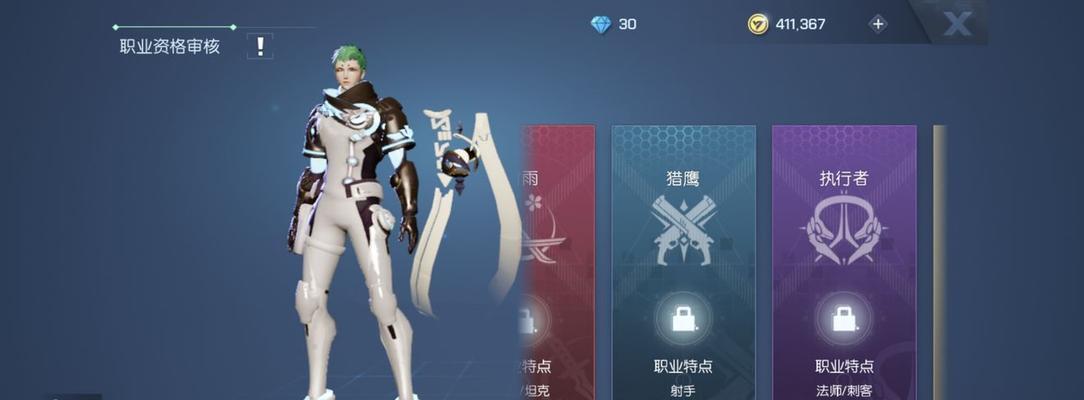The height and width of the screenshot is (400, 1084).
Task: Open the exclamation mark info next to 职业资格审核
Action: [260, 45]
